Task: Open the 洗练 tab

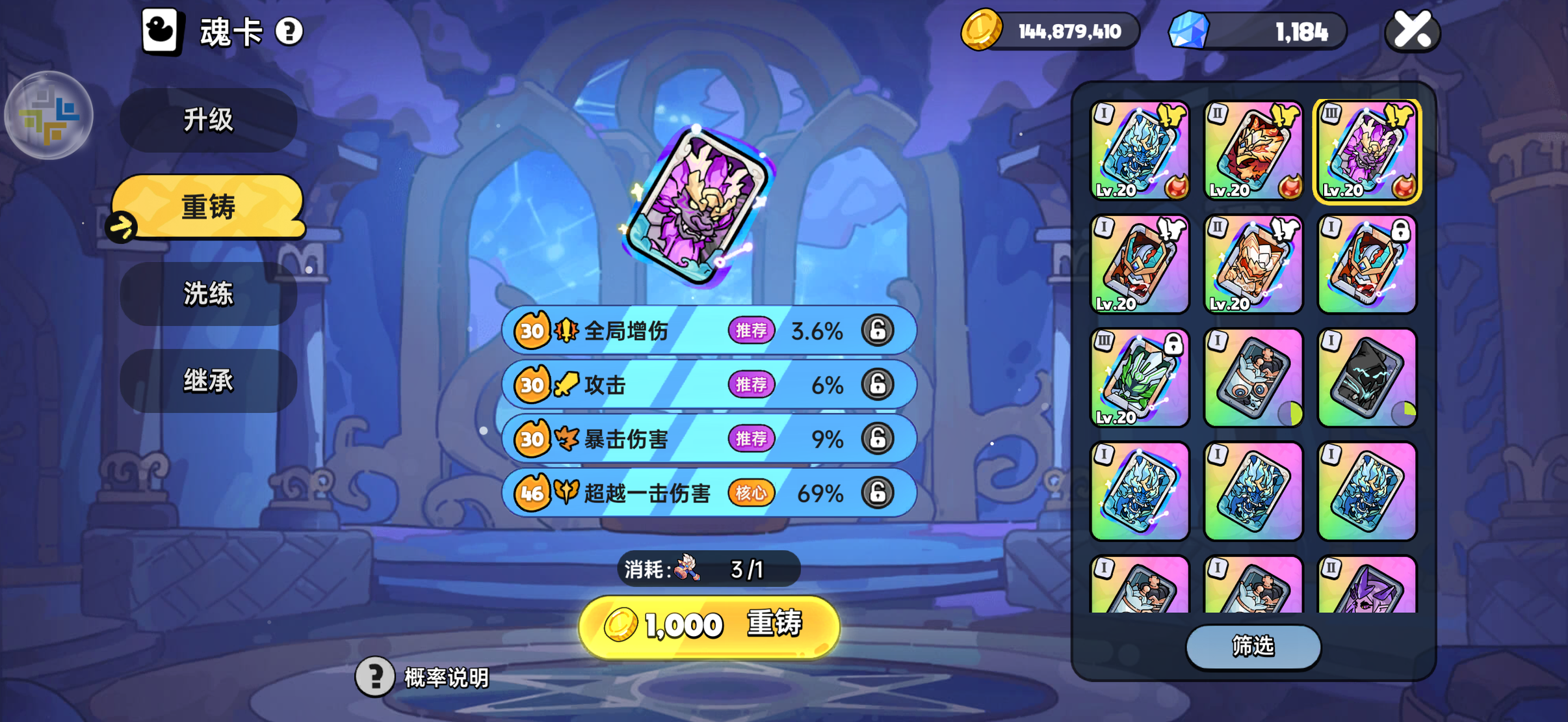Action: [208, 294]
